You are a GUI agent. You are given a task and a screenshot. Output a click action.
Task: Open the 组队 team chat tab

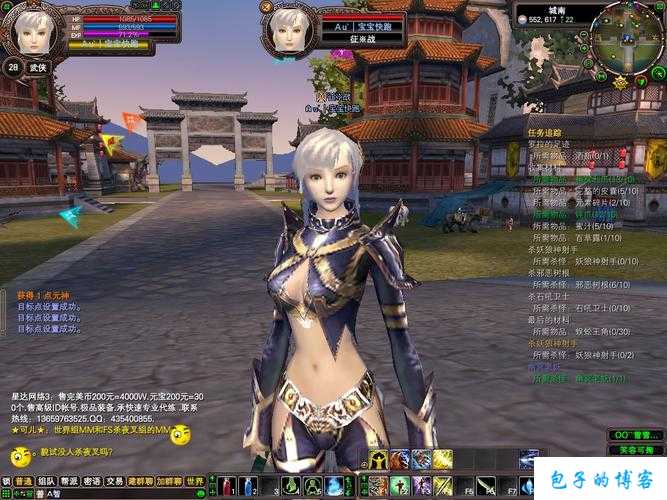tap(46, 481)
